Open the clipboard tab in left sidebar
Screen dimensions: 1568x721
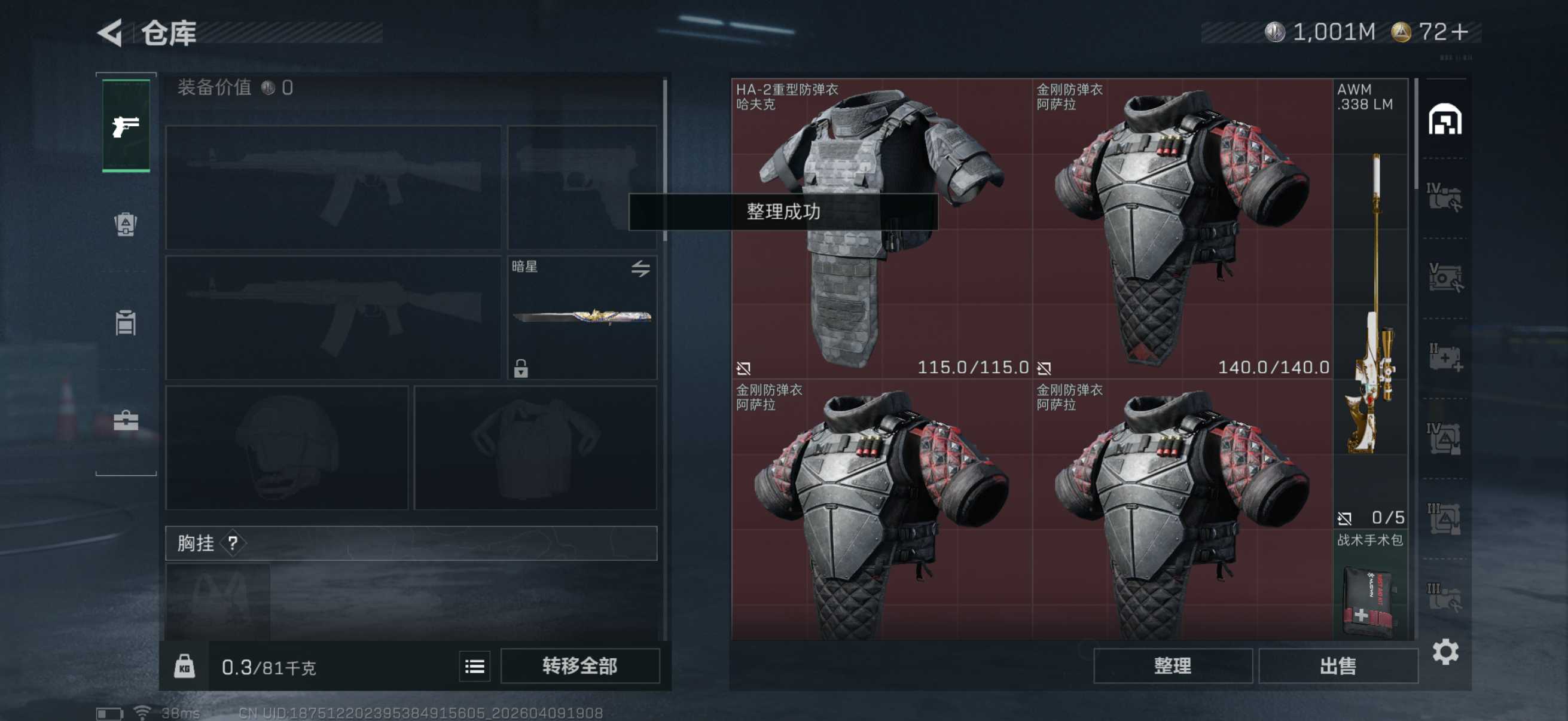(x=126, y=322)
